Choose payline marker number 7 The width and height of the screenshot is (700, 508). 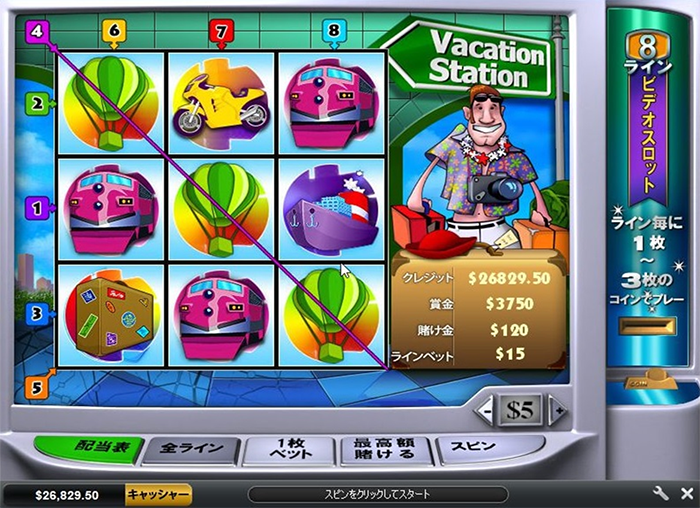tap(222, 32)
